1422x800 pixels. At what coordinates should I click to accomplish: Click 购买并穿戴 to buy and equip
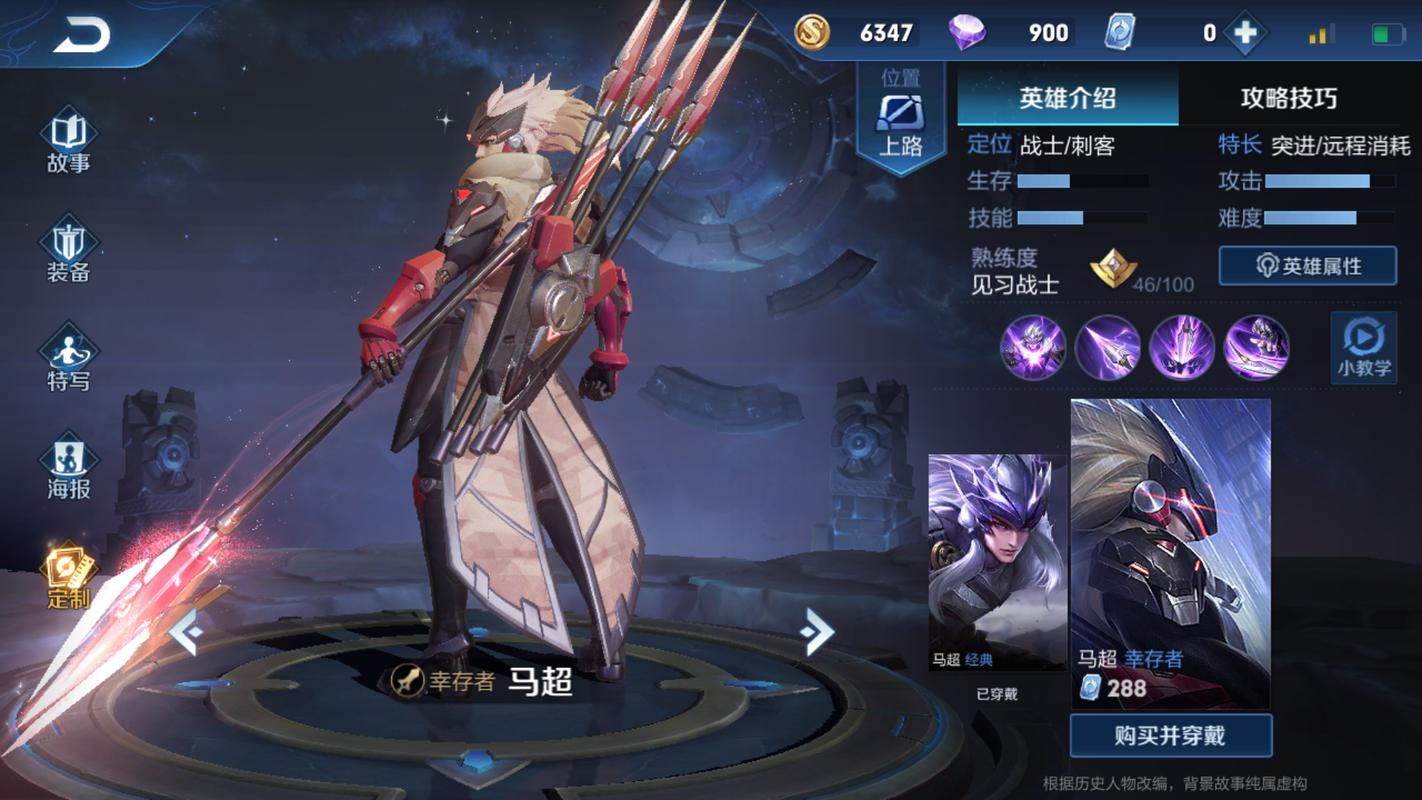coord(1170,736)
